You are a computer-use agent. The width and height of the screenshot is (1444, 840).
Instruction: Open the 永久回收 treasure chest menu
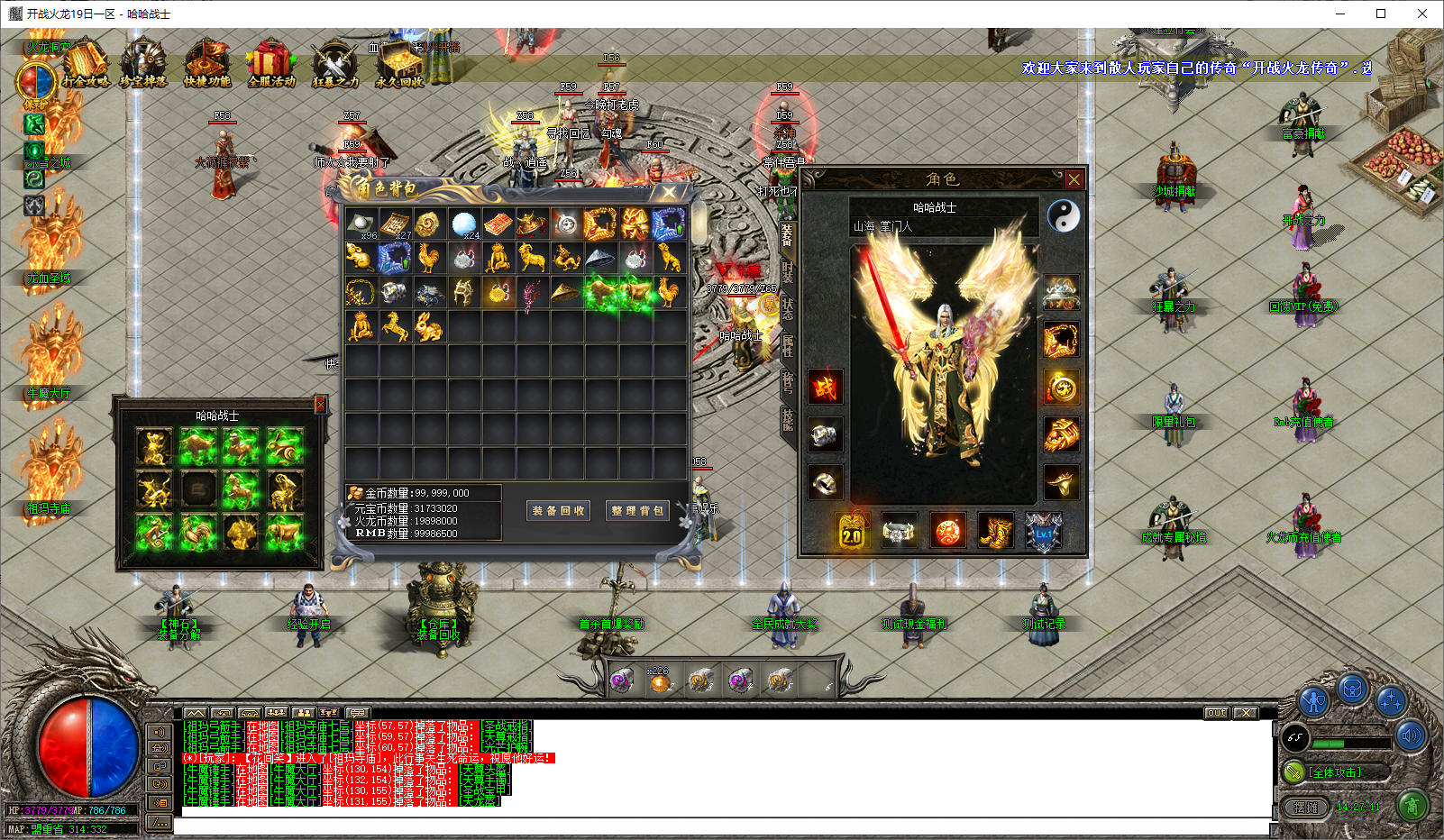[x=398, y=64]
